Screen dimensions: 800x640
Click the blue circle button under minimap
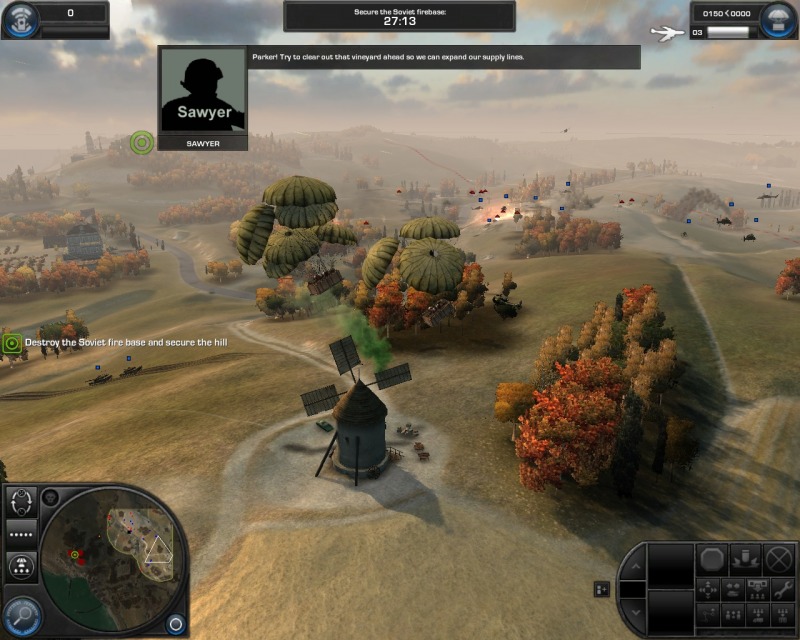tap(175, 623)
